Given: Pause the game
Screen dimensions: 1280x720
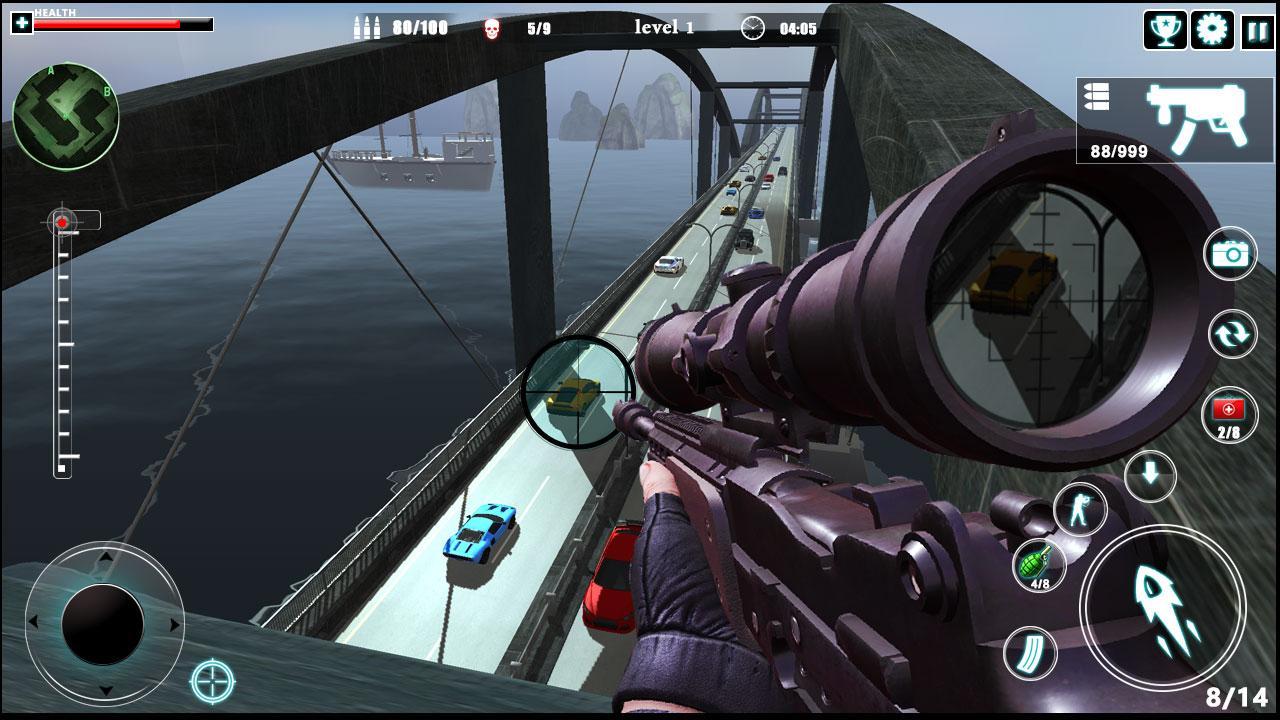Looking at the screenshot, I should (1257, 31).
